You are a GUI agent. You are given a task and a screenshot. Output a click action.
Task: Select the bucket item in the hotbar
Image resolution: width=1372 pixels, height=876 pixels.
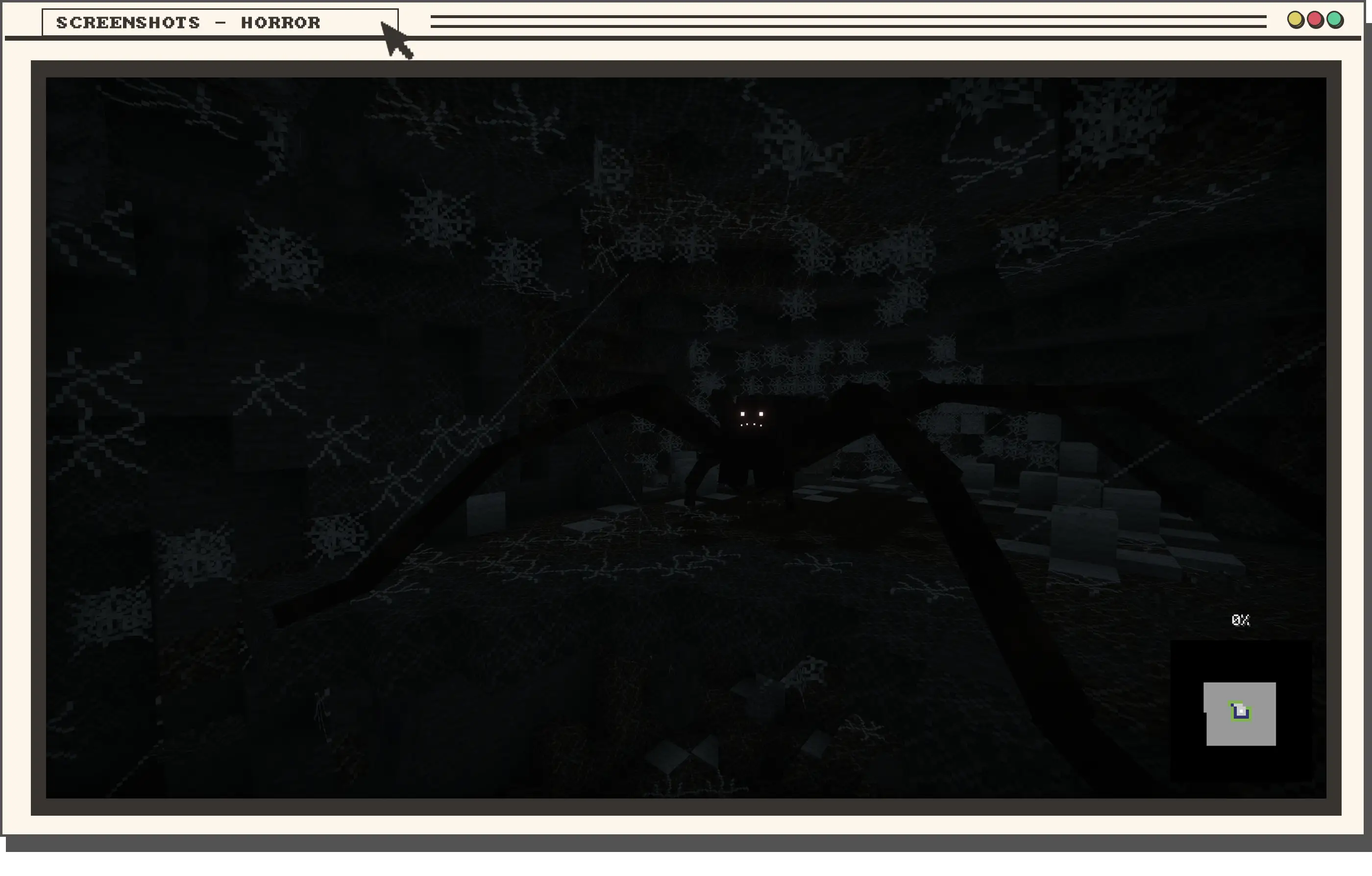(1240, 711)
